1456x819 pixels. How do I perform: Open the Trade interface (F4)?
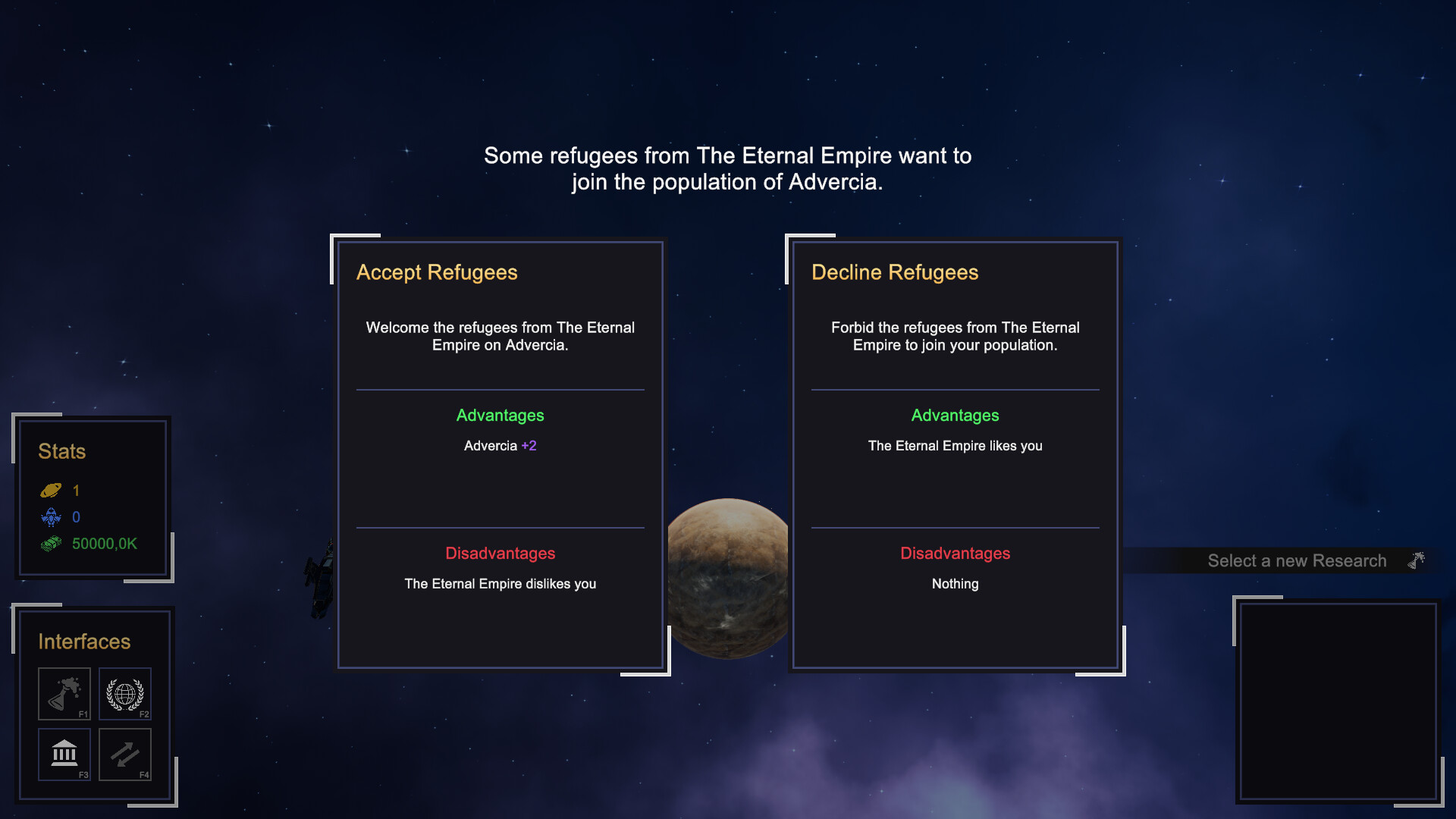pyautogui.click(x=124, y=754)
